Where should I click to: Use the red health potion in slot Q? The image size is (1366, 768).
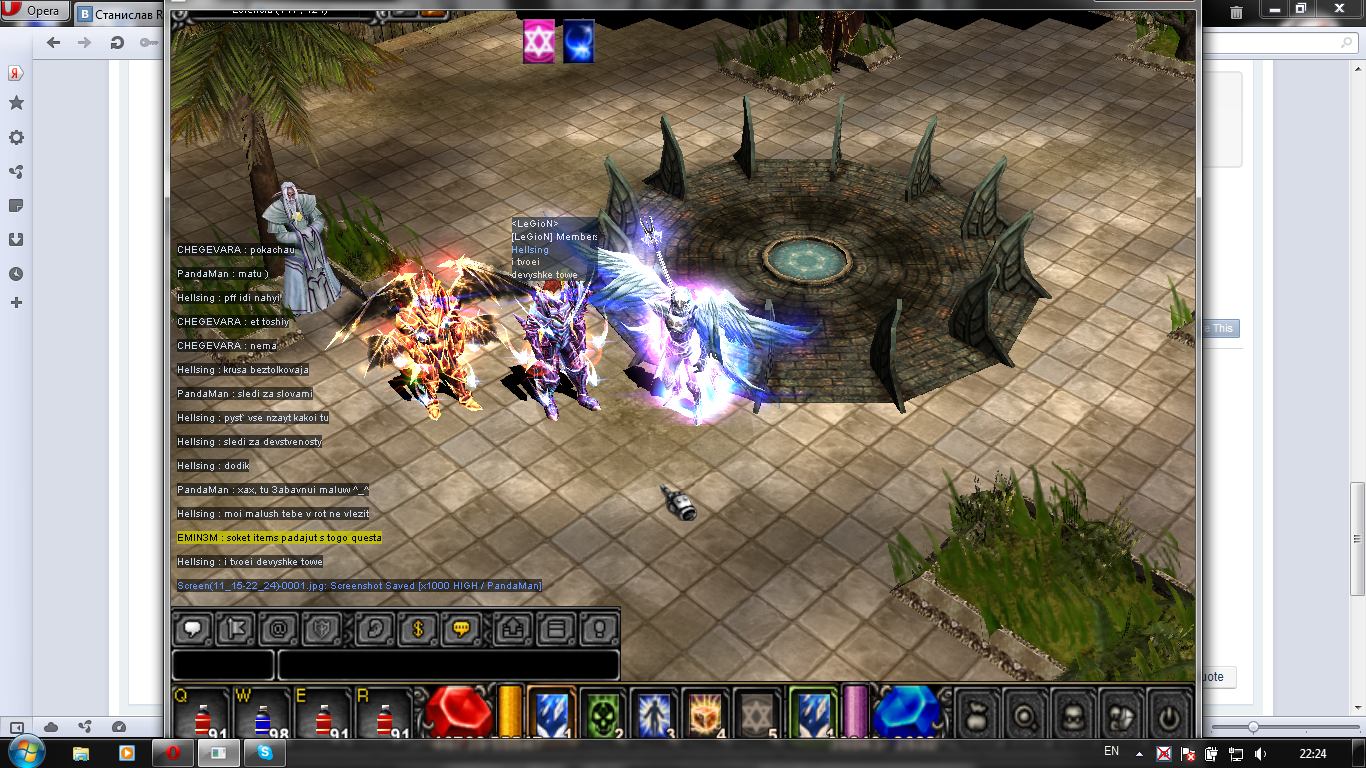[x=201, y=717]
